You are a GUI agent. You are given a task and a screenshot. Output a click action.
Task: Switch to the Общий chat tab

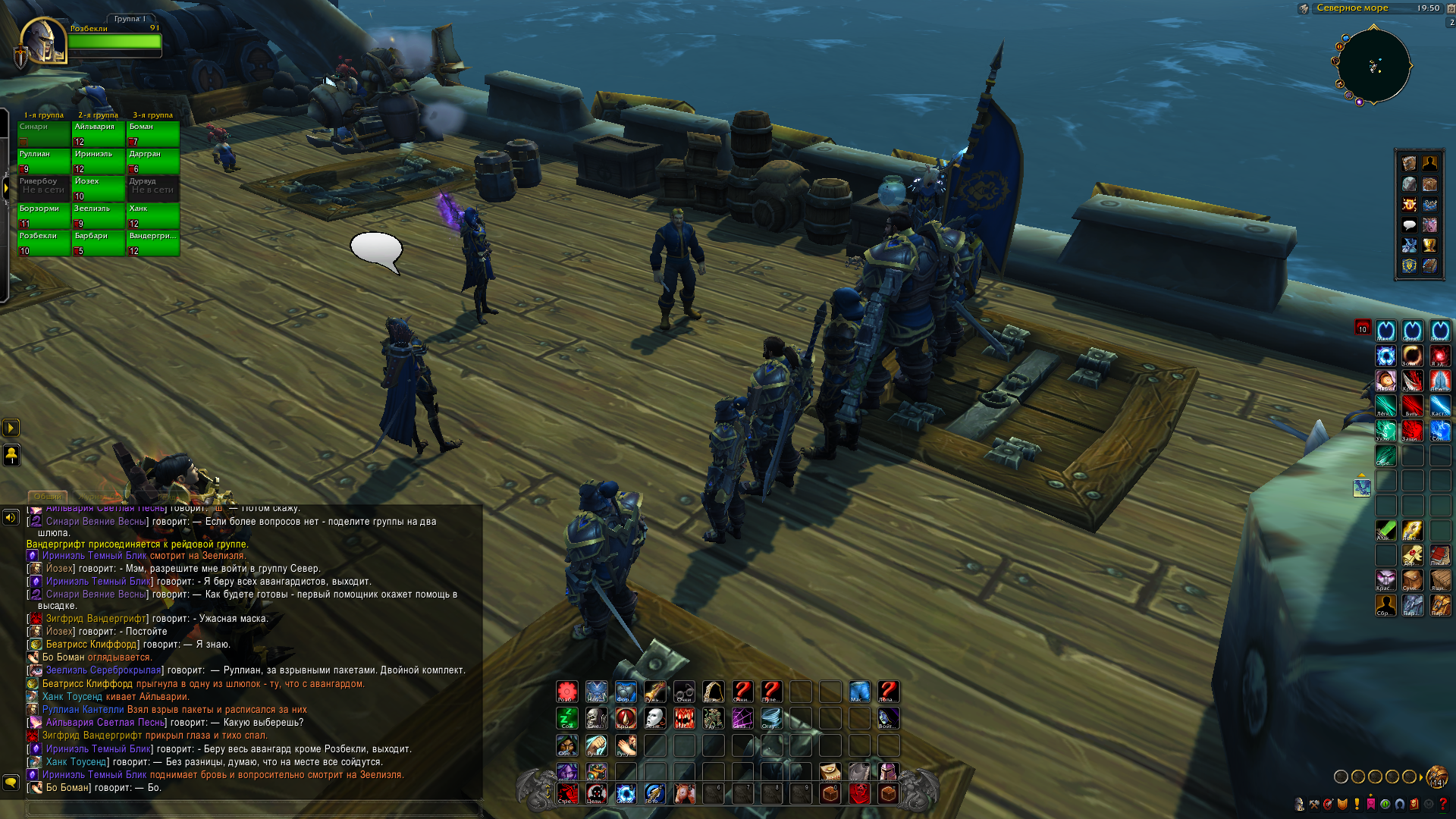pos(48,497)
